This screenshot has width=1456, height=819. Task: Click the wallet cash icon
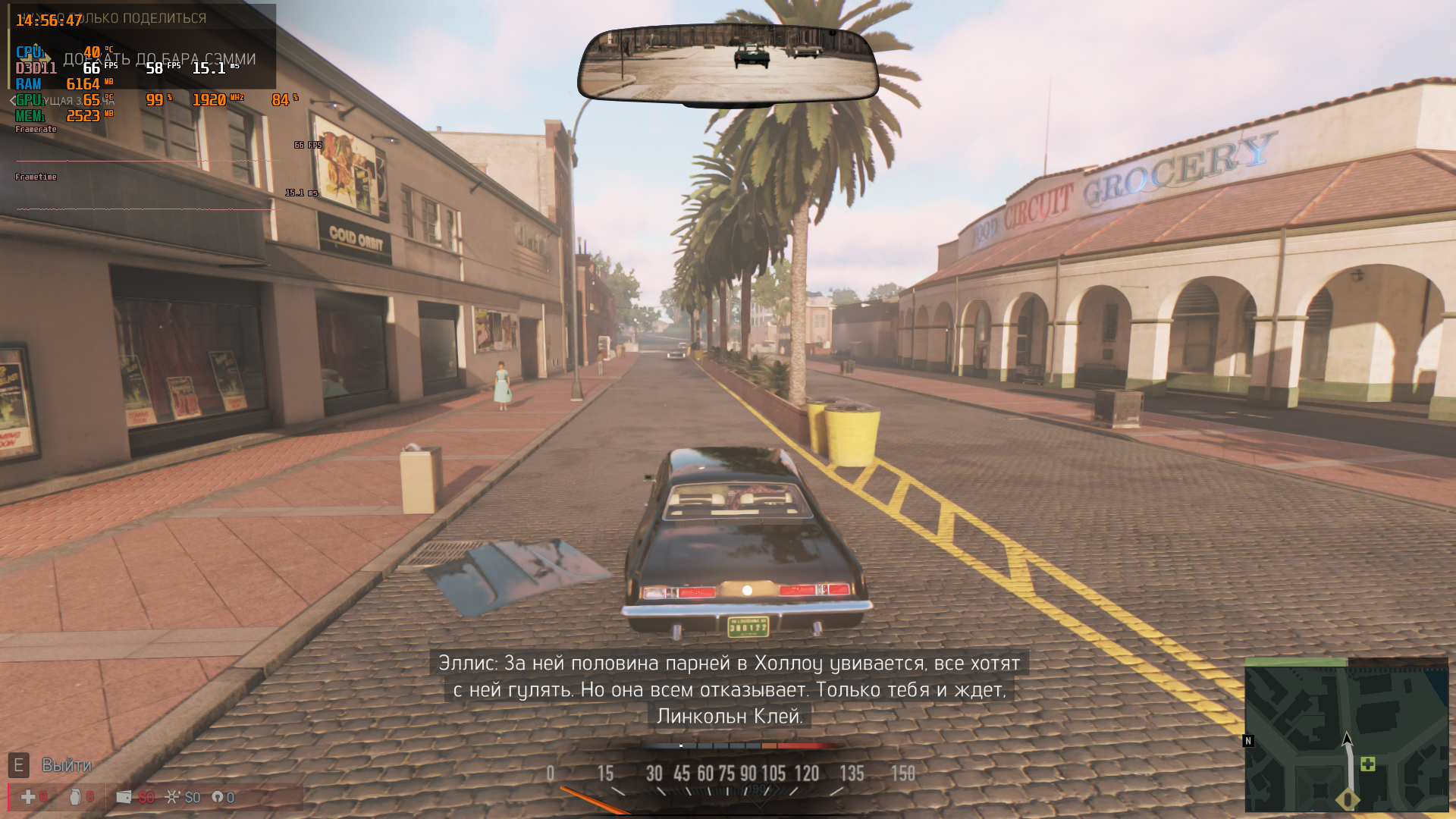click(x=124, y=797)
